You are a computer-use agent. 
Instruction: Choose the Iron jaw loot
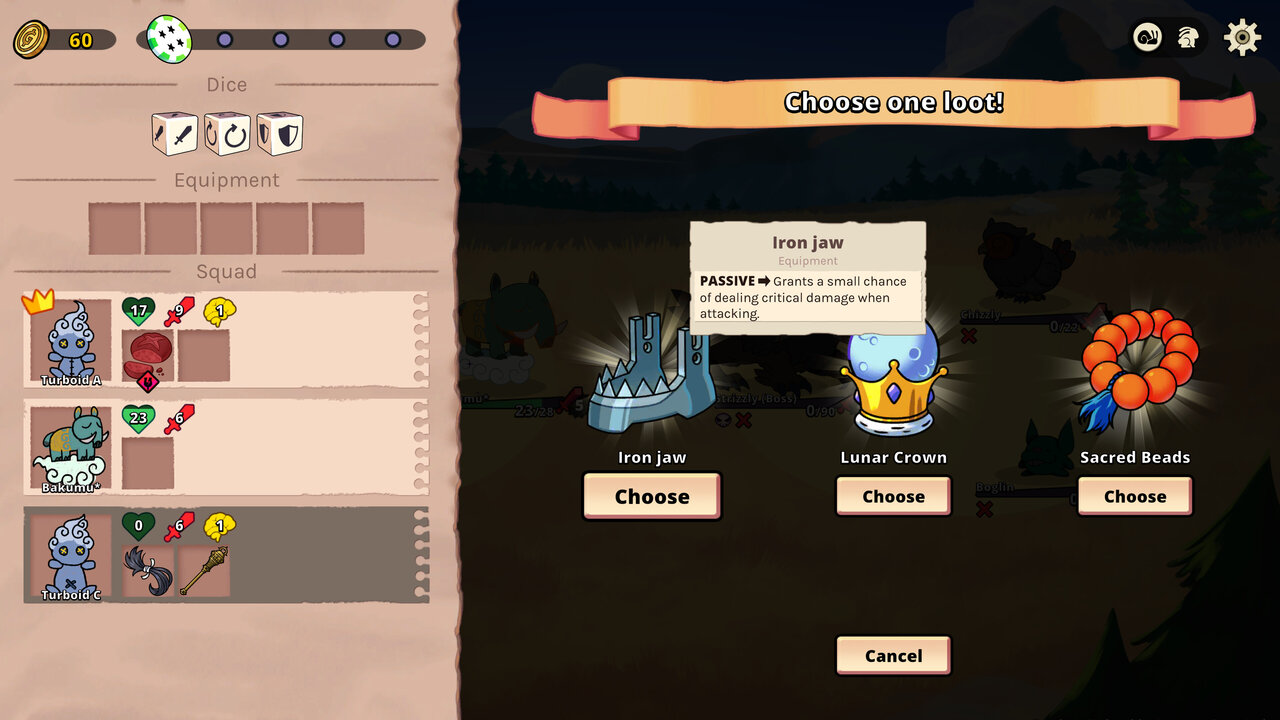(651, 496)
